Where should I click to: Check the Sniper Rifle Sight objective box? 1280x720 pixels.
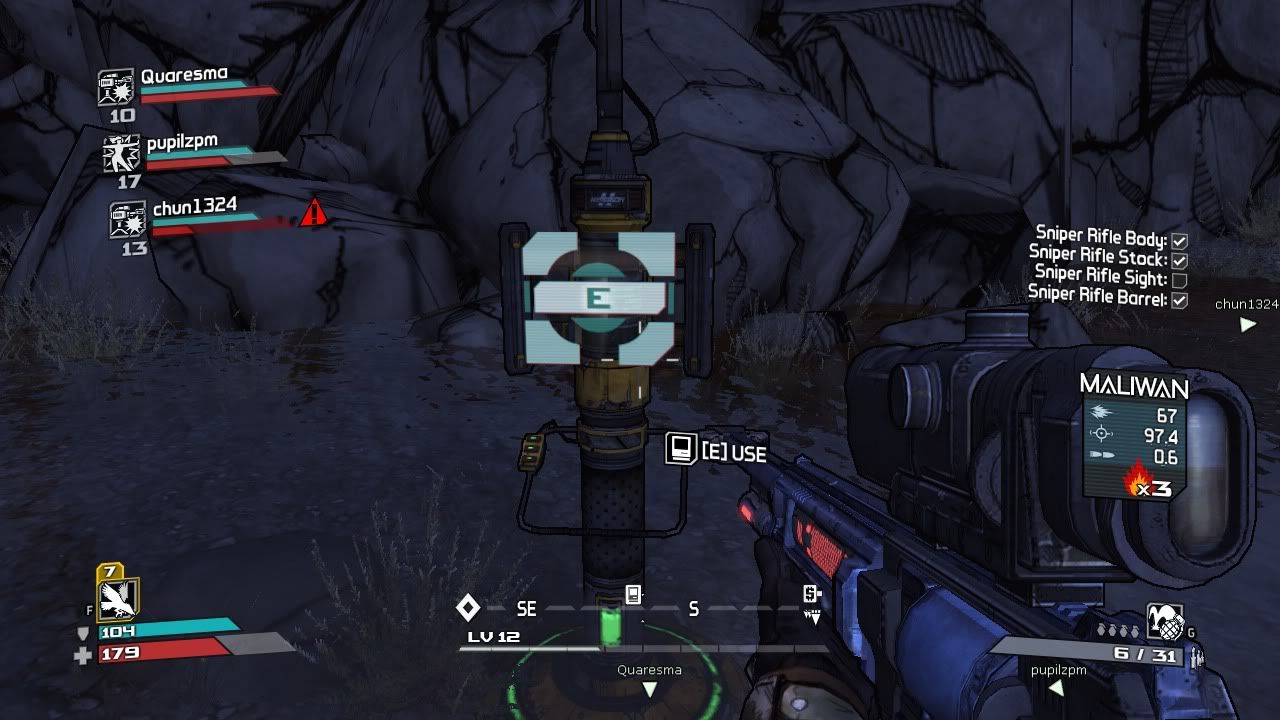tap(1180, 280)
